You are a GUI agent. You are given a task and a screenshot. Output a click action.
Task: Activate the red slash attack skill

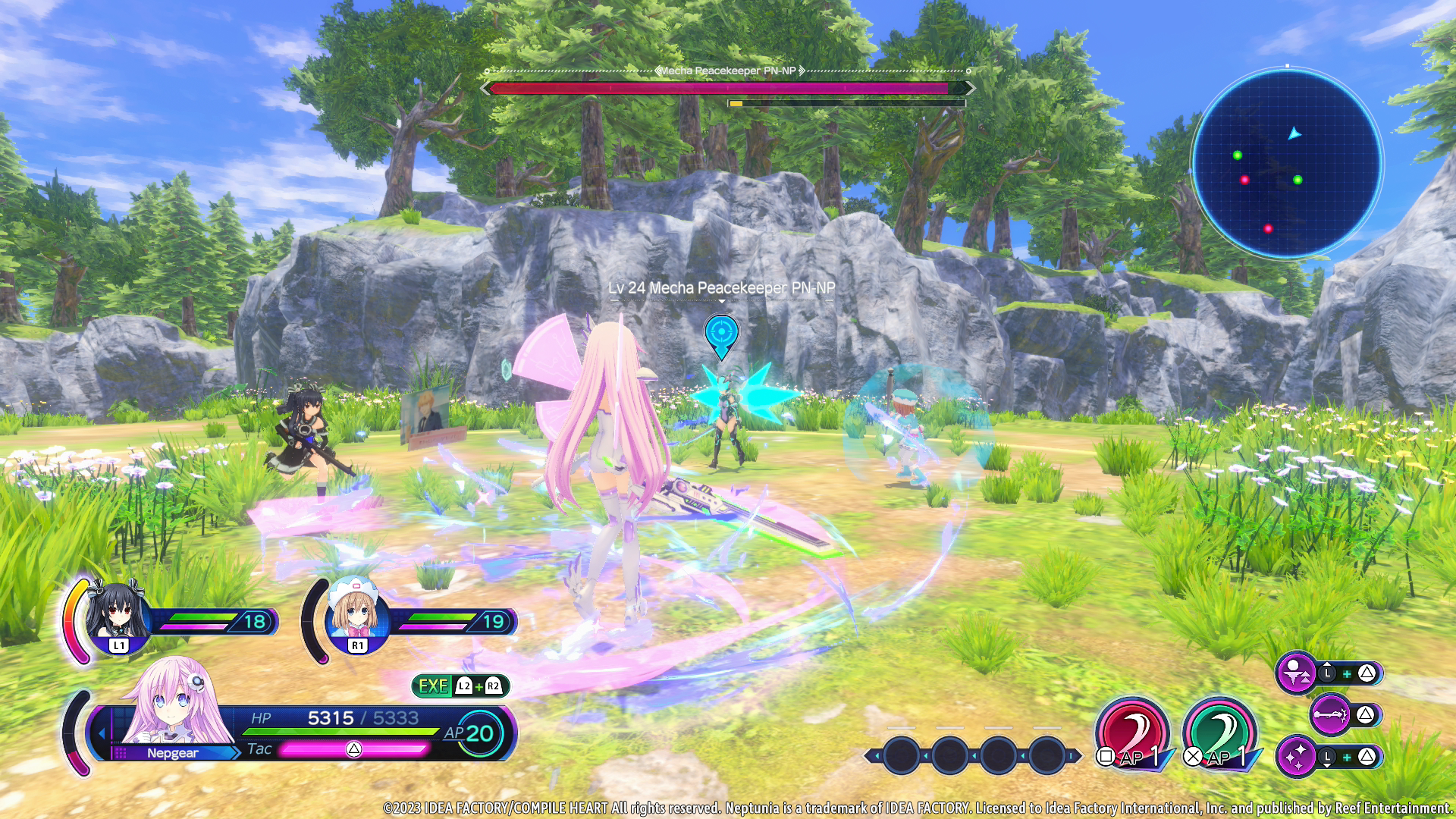click(x=1132, y=733)
